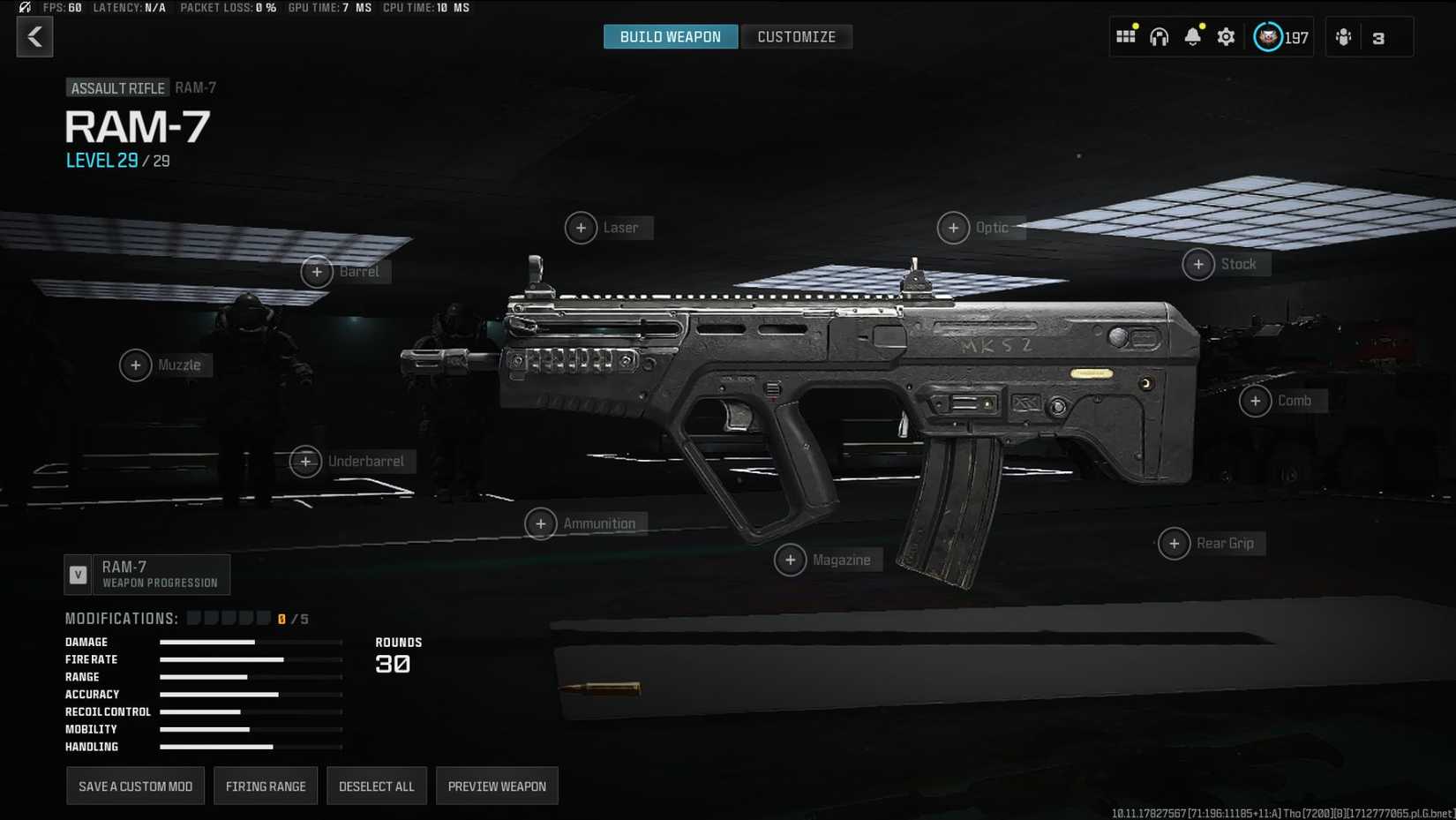1456x820 pixels.
Task: Click Save a Custom Mod
Action: 135,785
